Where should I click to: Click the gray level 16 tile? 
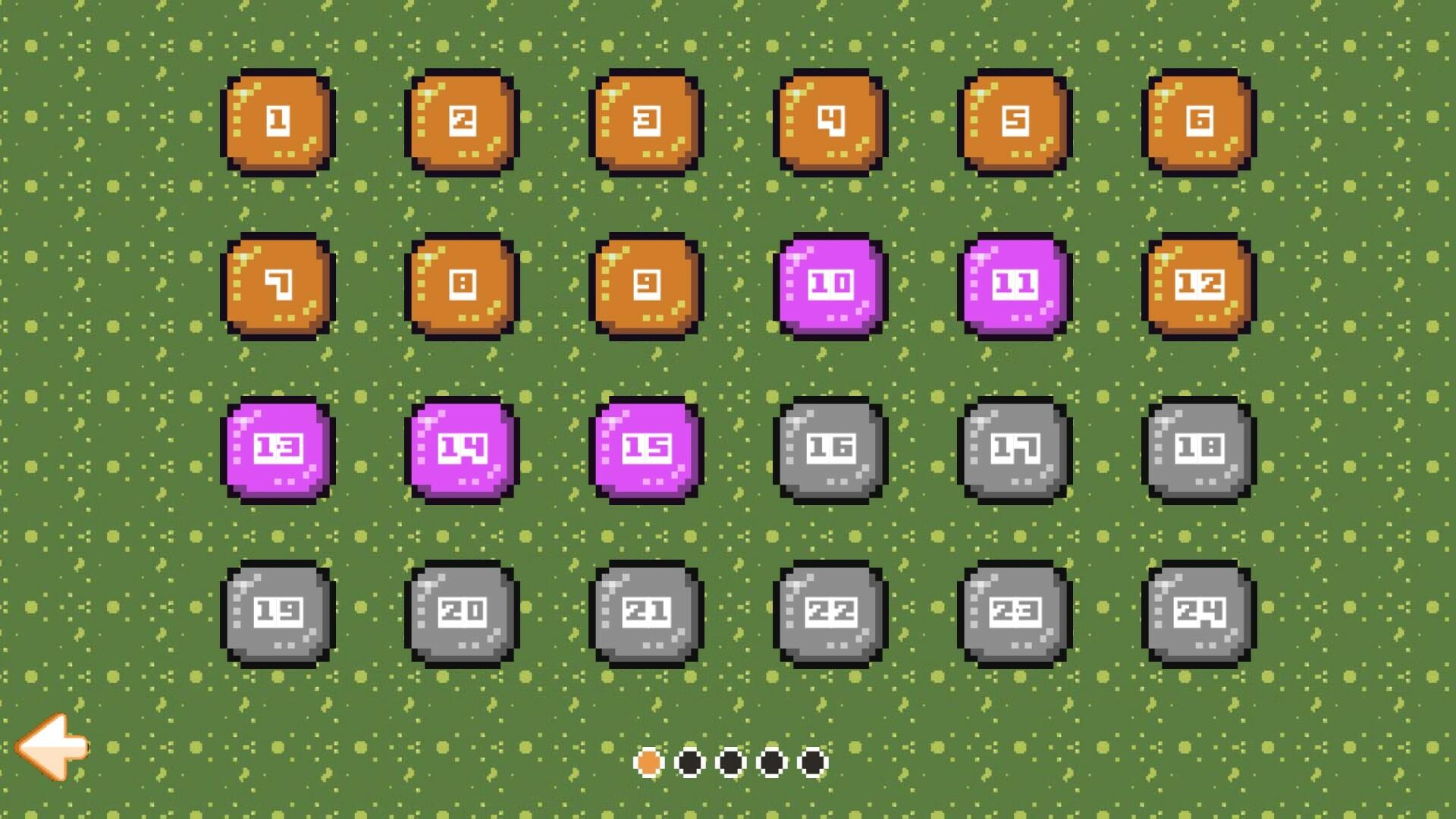(830, 449)
